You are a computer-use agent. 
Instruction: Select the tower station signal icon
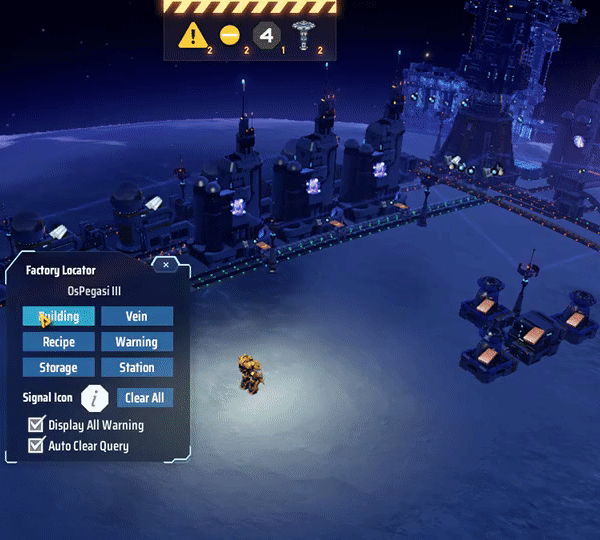pos(302,35)
